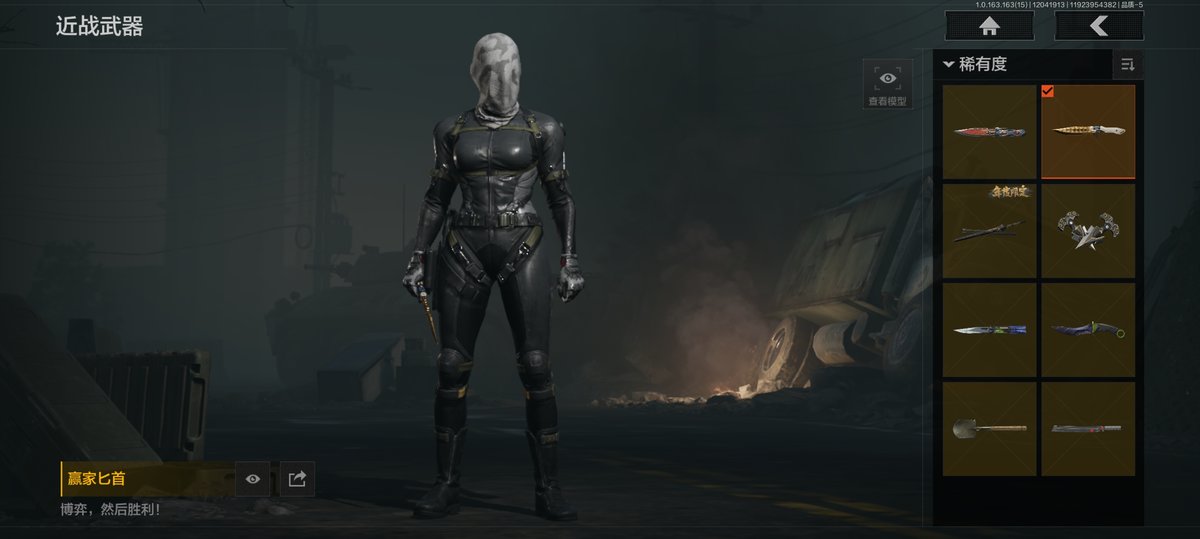1200x539 pixels.
Task: Click the 查看模型 view model button
Action: click(x=888, y=84)
